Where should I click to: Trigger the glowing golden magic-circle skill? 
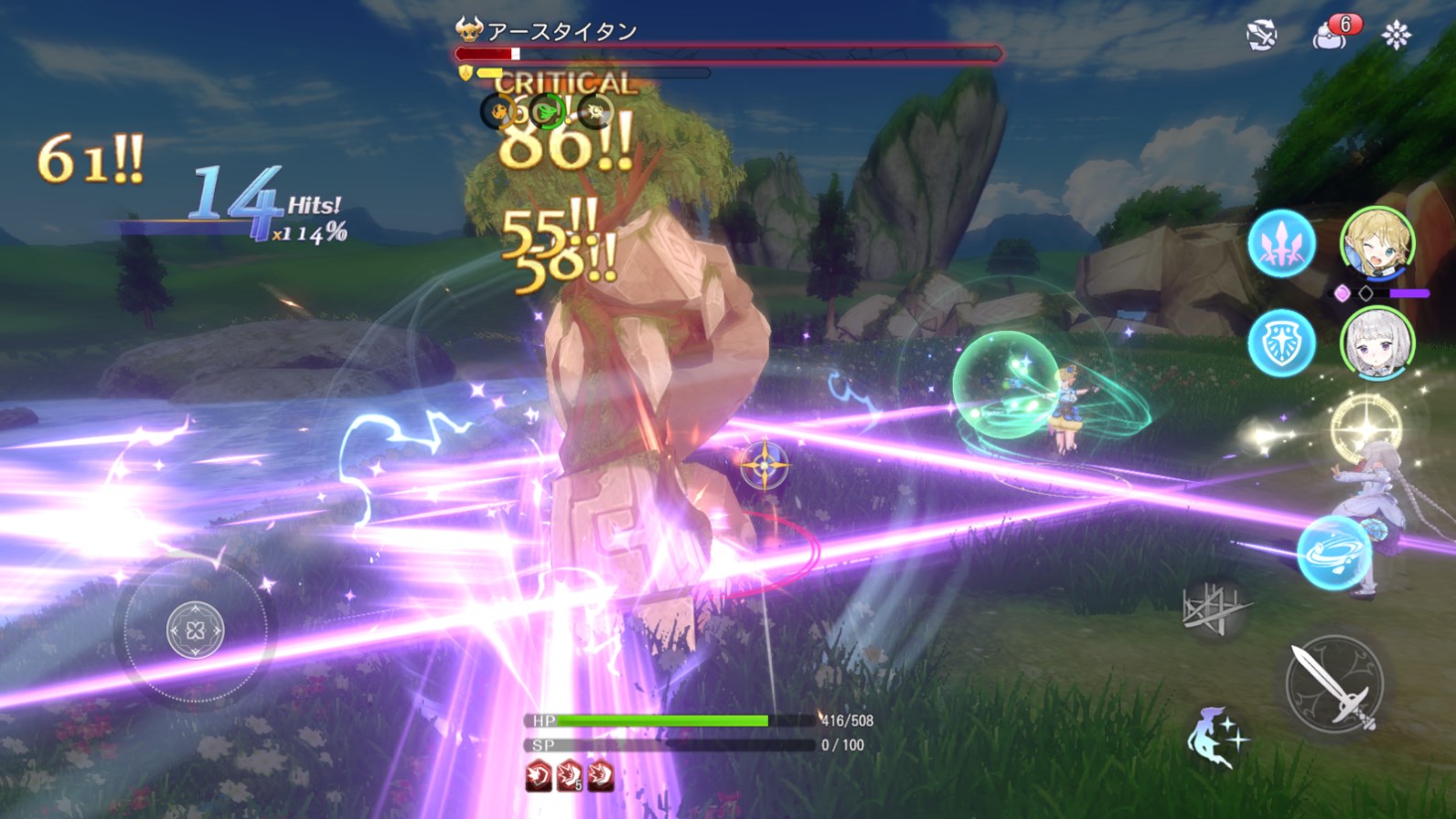tap(1365, 428)
